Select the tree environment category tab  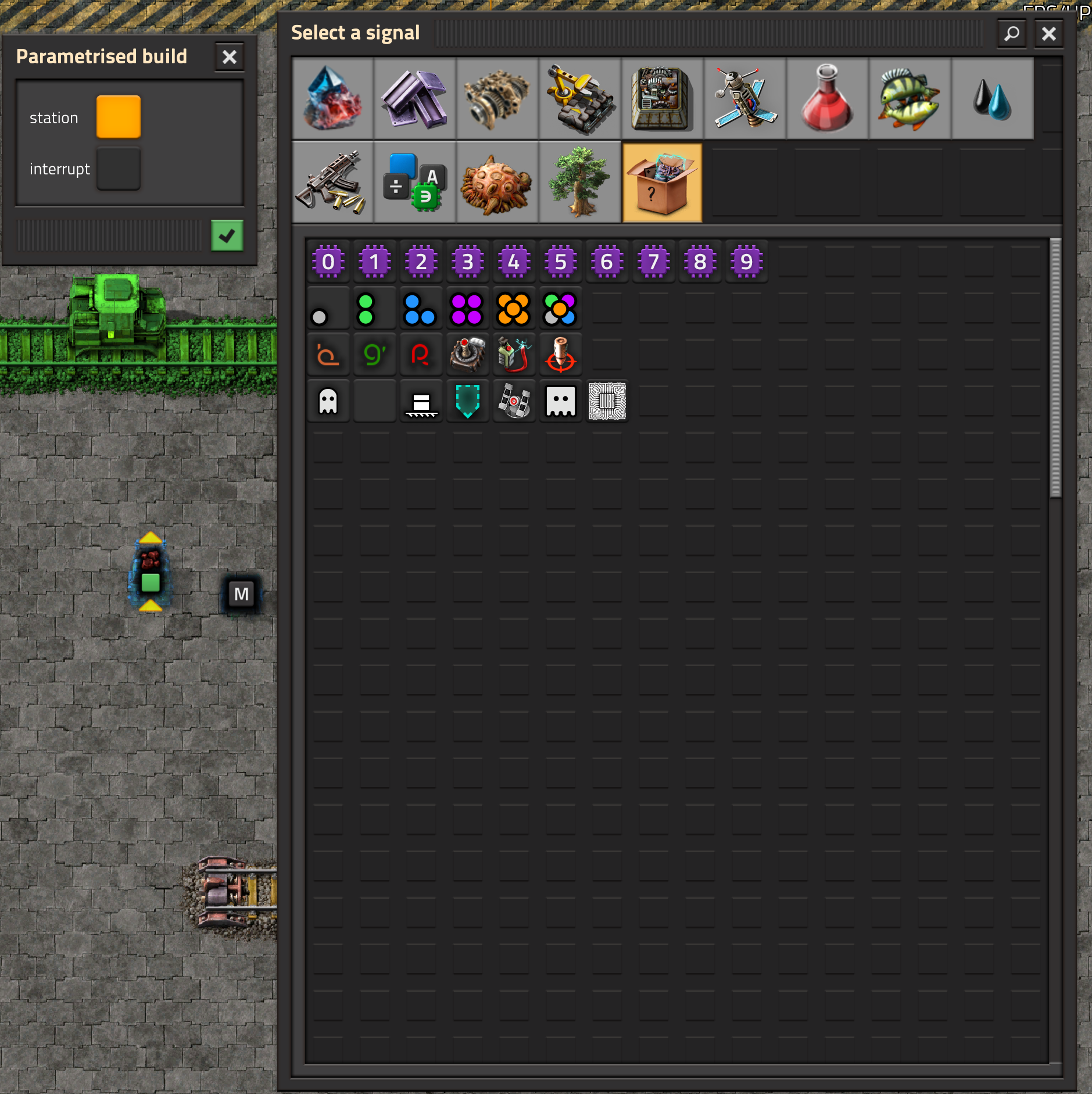(x=579, y=182)
